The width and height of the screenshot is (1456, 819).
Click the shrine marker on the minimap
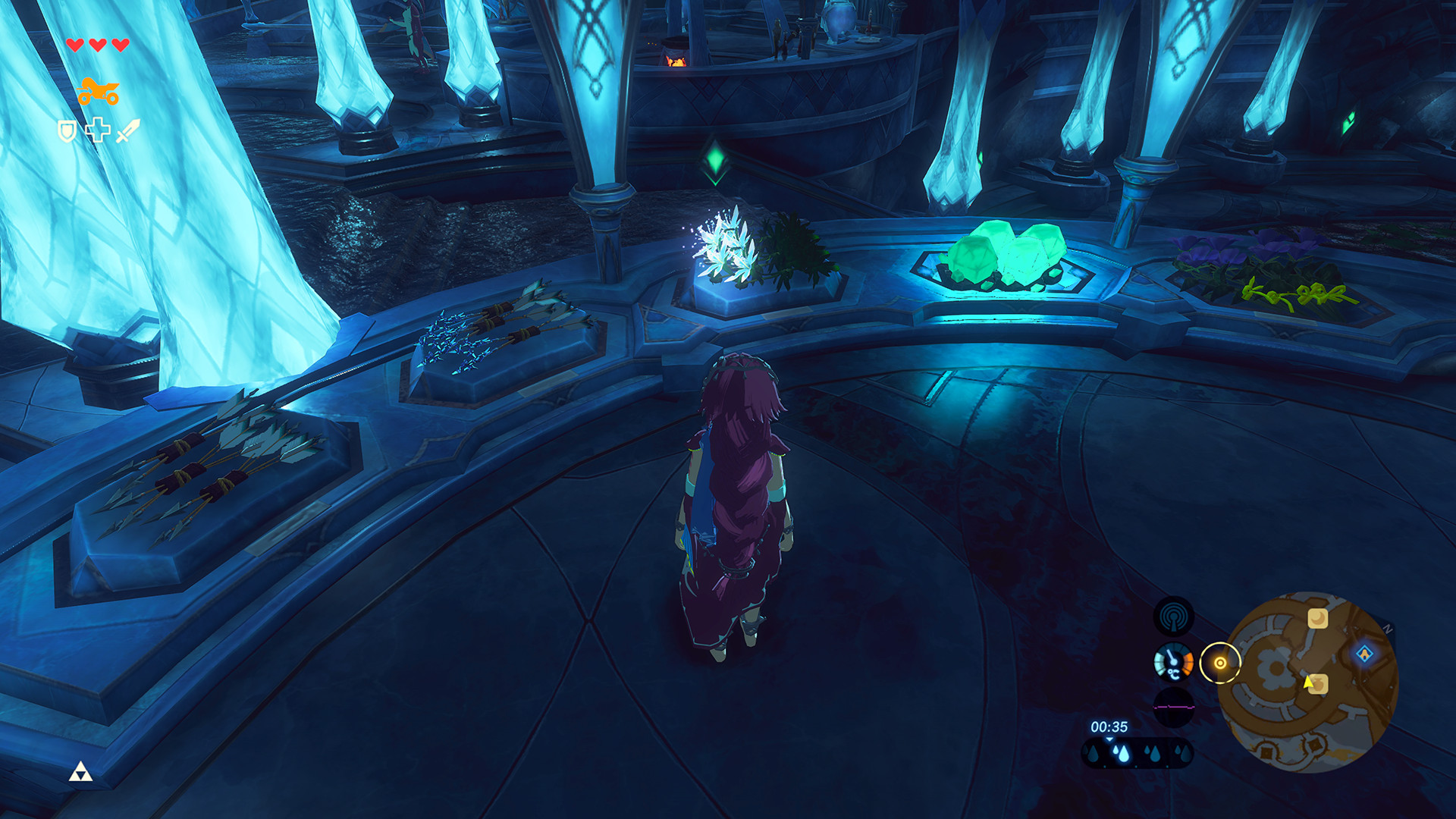1366,654
